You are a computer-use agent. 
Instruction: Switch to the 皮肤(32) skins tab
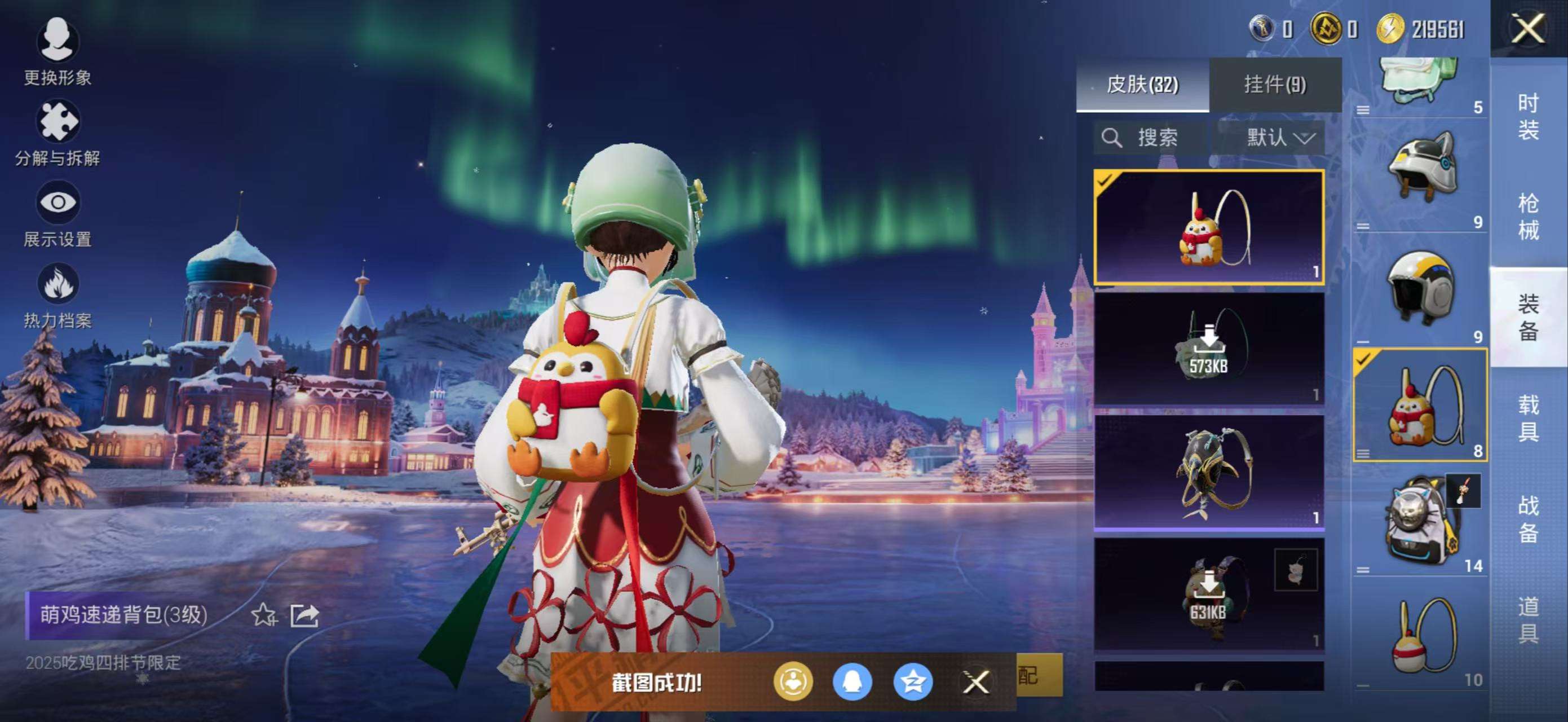[1142, 85]
